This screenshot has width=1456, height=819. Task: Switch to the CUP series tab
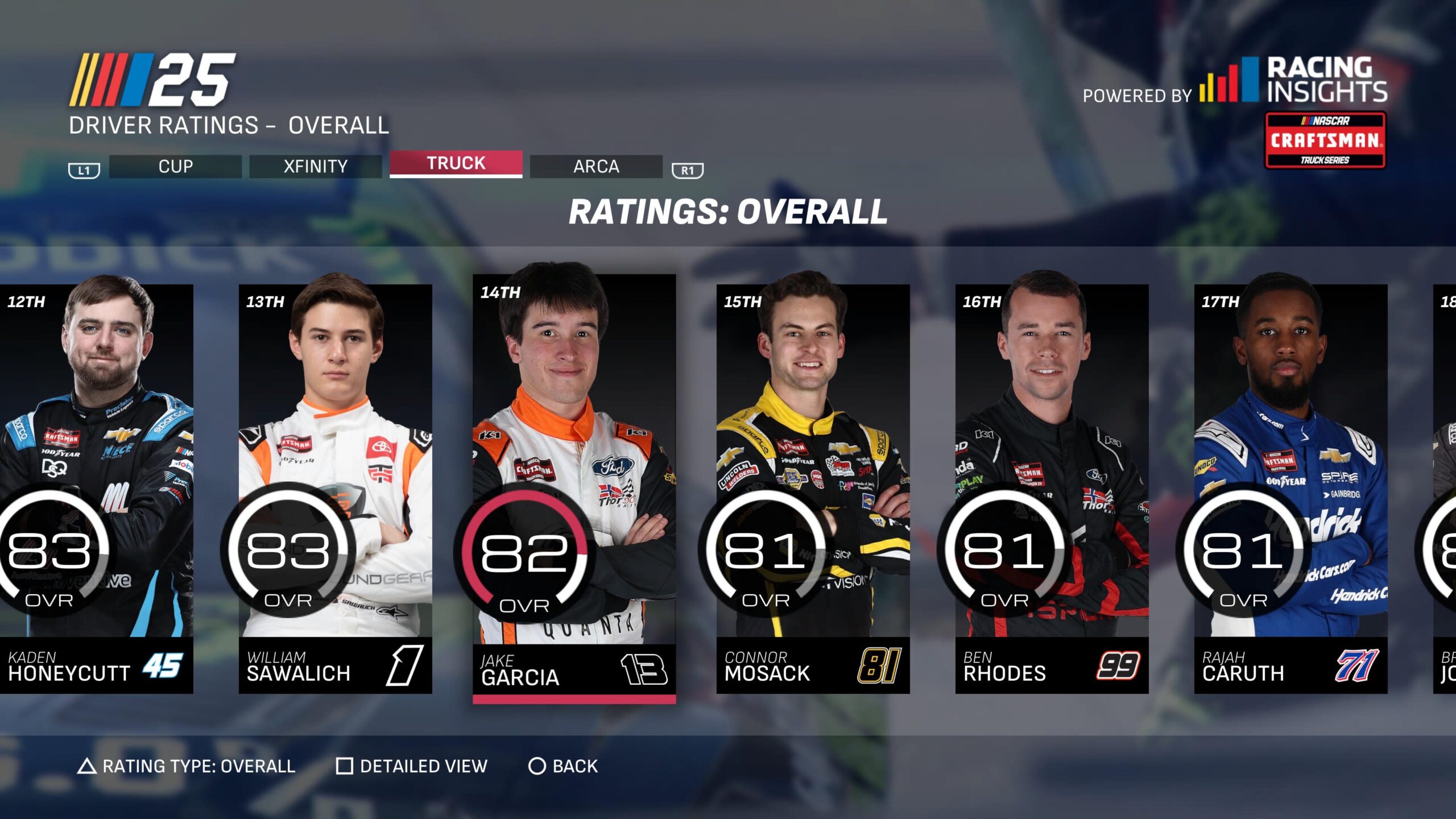175,167
